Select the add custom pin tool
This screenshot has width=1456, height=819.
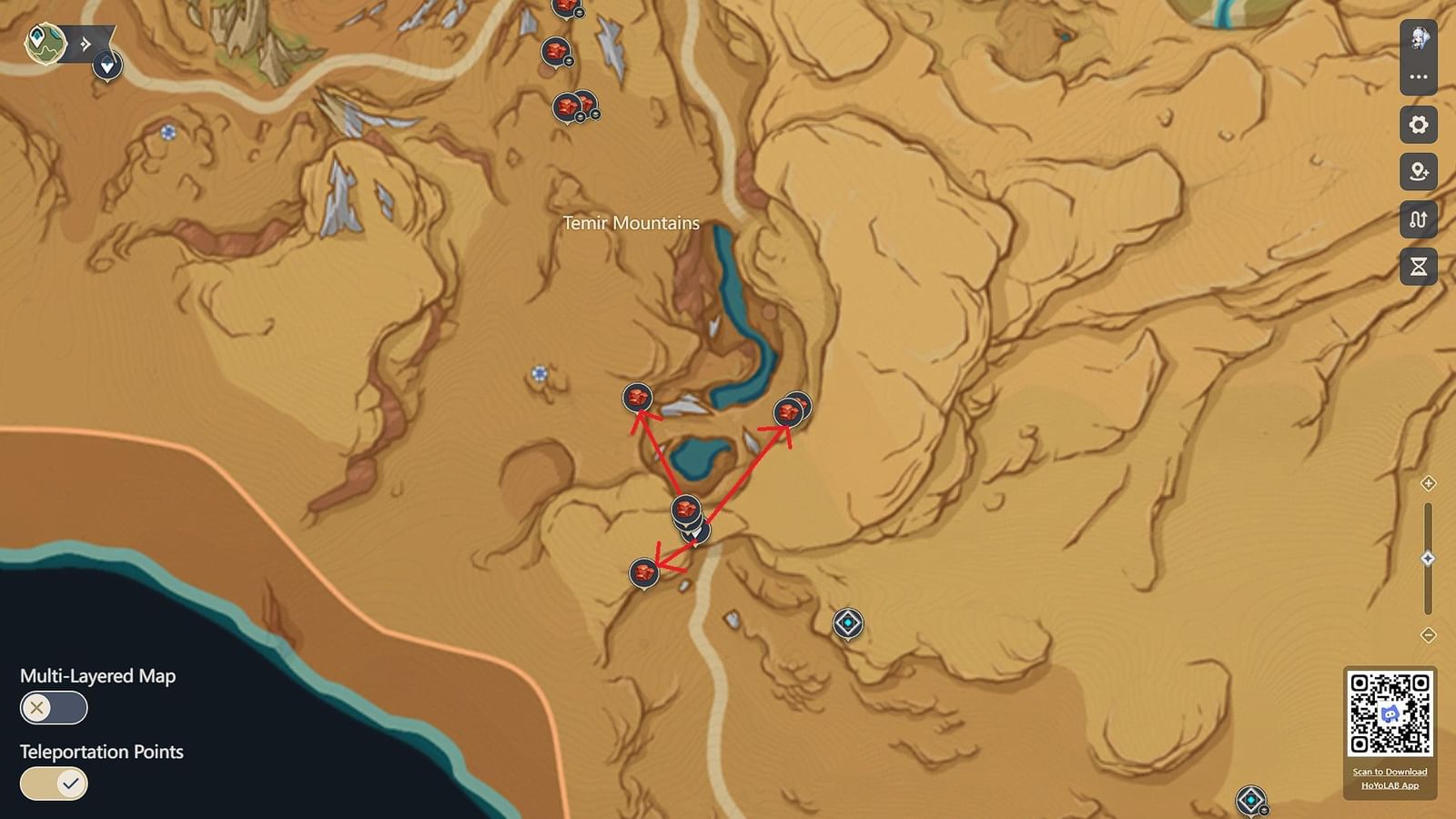tap(1417, 172)
